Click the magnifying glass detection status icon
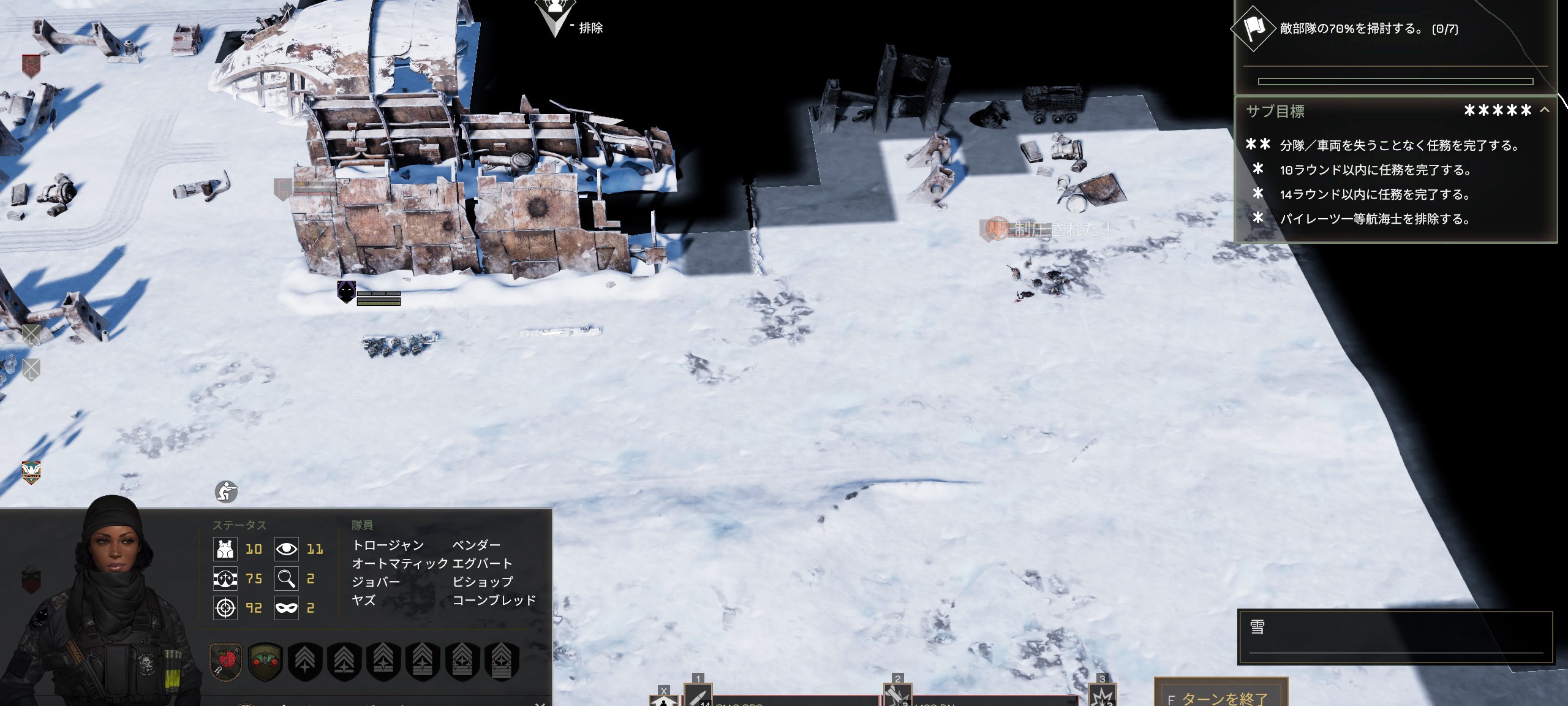The width and height of the screenshot is (1568, 706). 286,578
